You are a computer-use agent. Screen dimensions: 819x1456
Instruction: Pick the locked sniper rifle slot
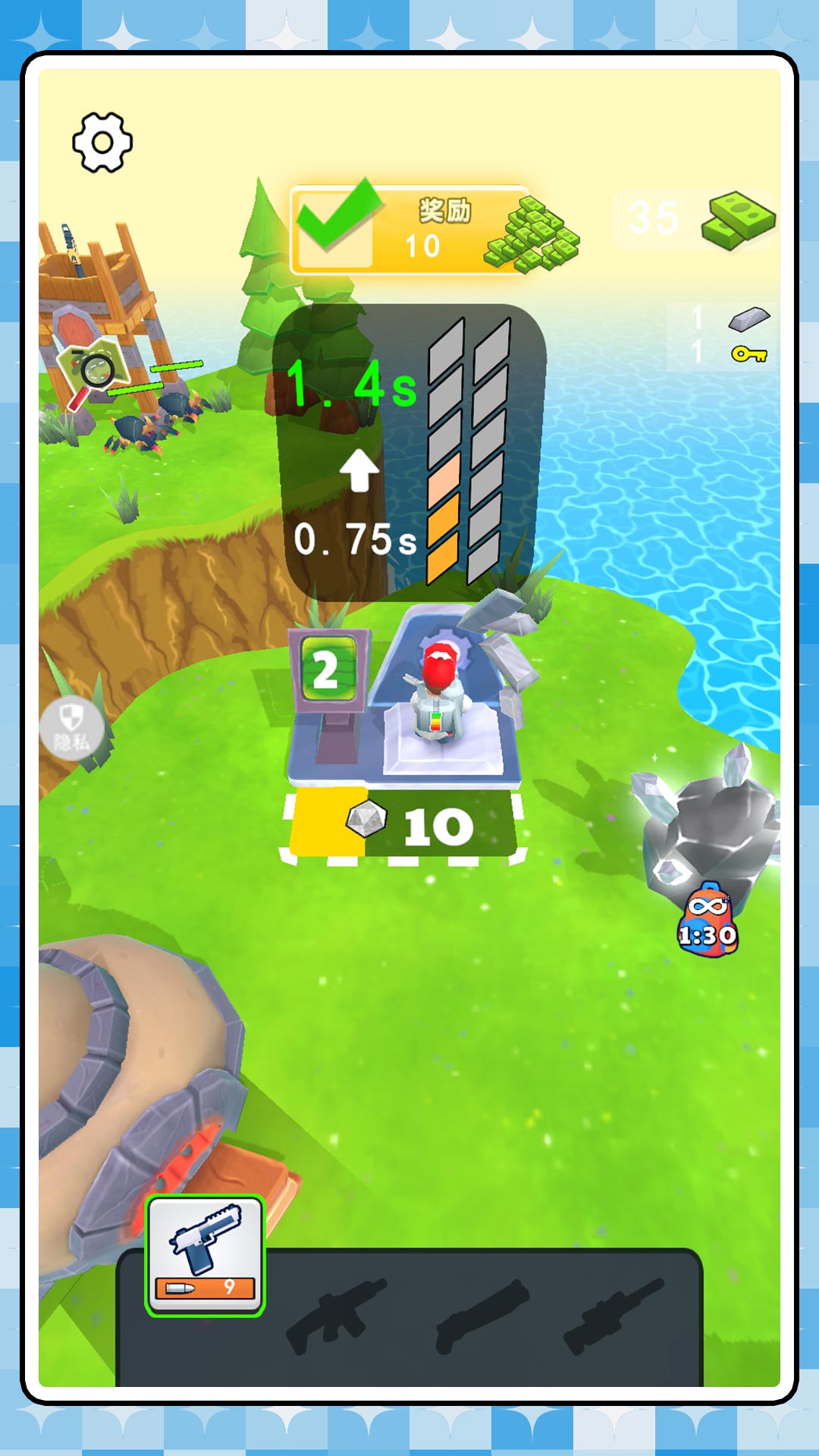pyautogui.click(x=614, y=1315)
